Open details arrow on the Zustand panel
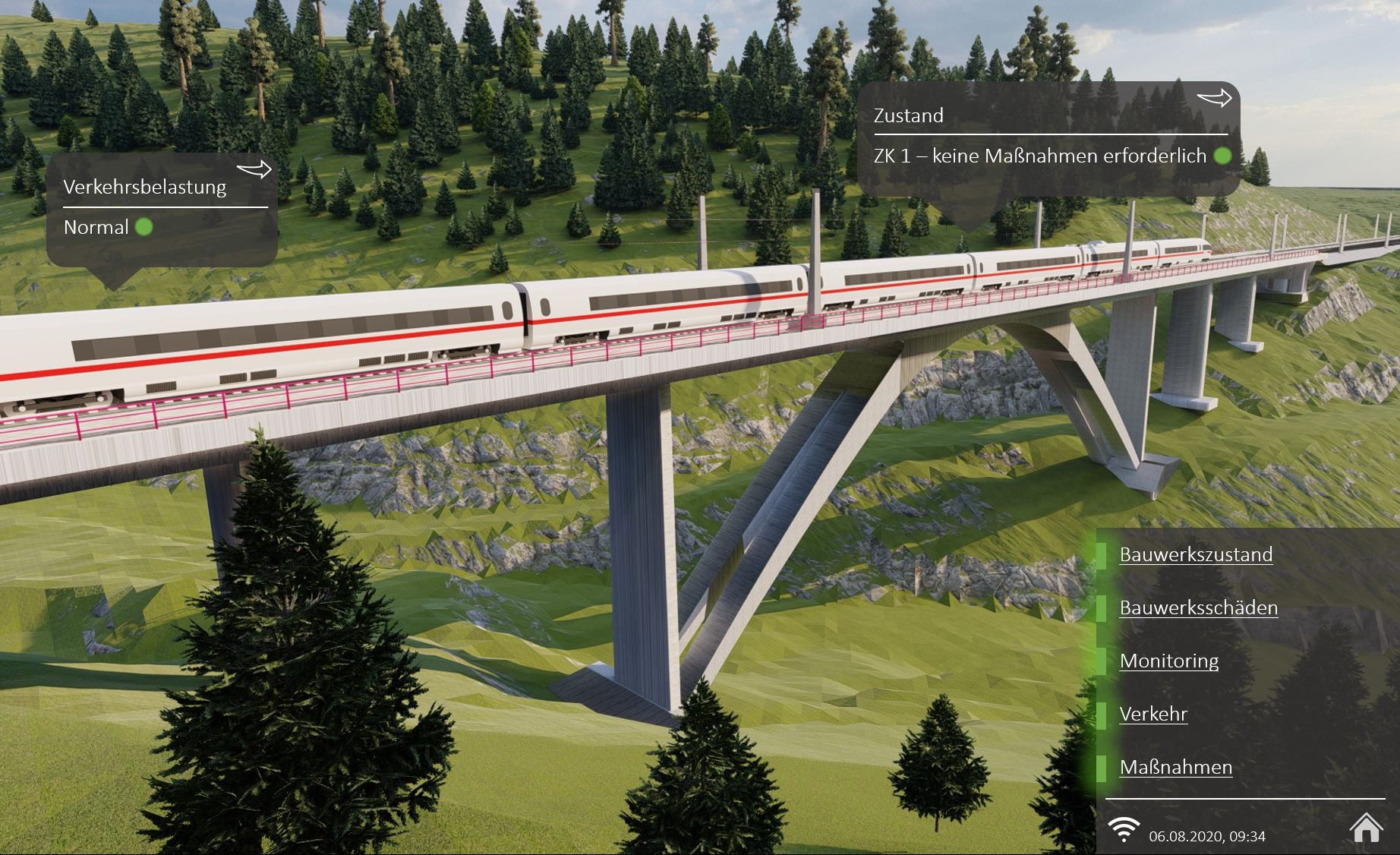This screenshot has height=855, width=1400. (x=1213, y=98)
